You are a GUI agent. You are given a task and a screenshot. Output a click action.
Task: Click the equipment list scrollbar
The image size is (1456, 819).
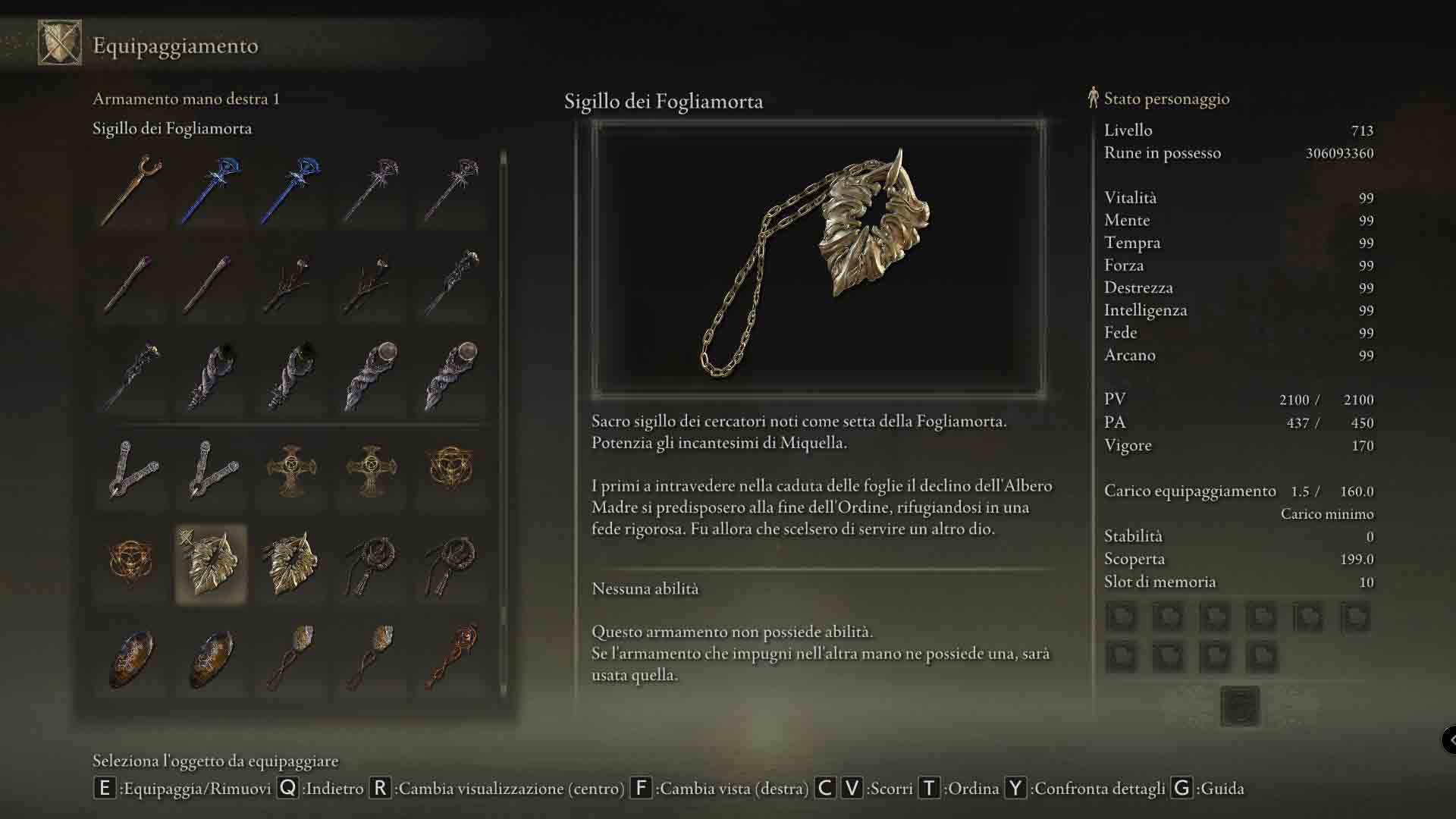(503, 425)
